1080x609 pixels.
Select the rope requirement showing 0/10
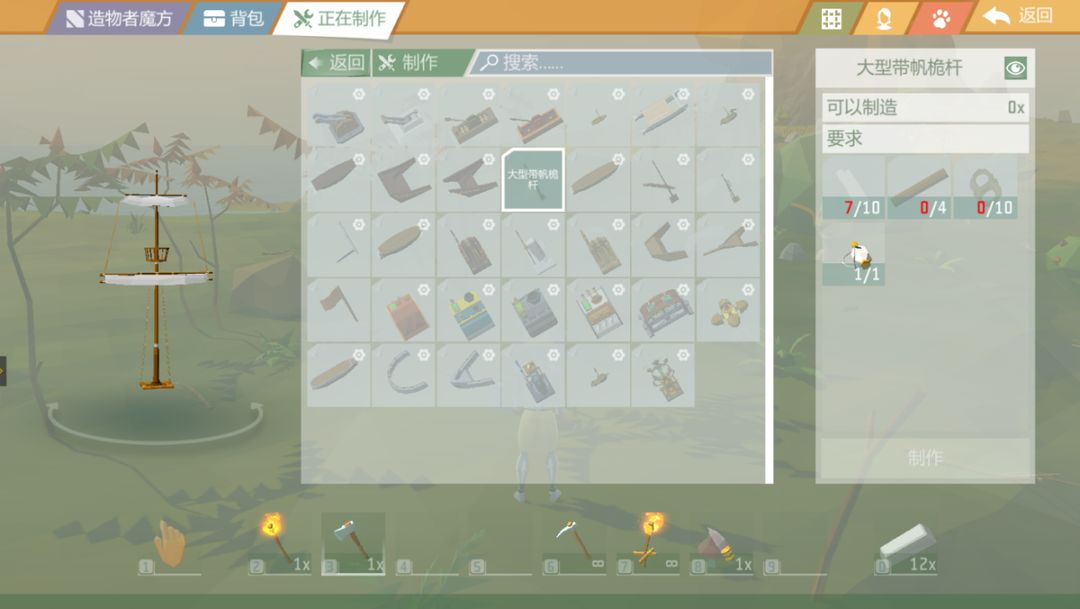(985, 187)
